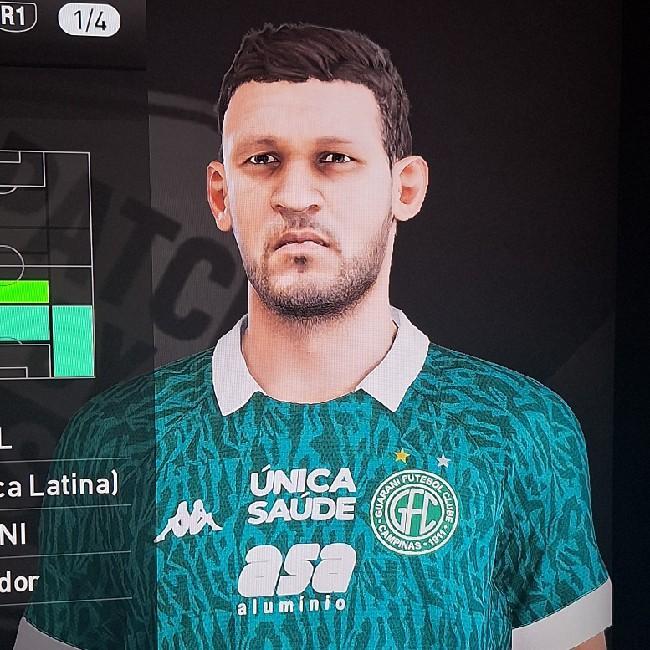The width and height of the screenshot is (650, 650).
Task: Select the player position pitch diagram
Action: 45,265
